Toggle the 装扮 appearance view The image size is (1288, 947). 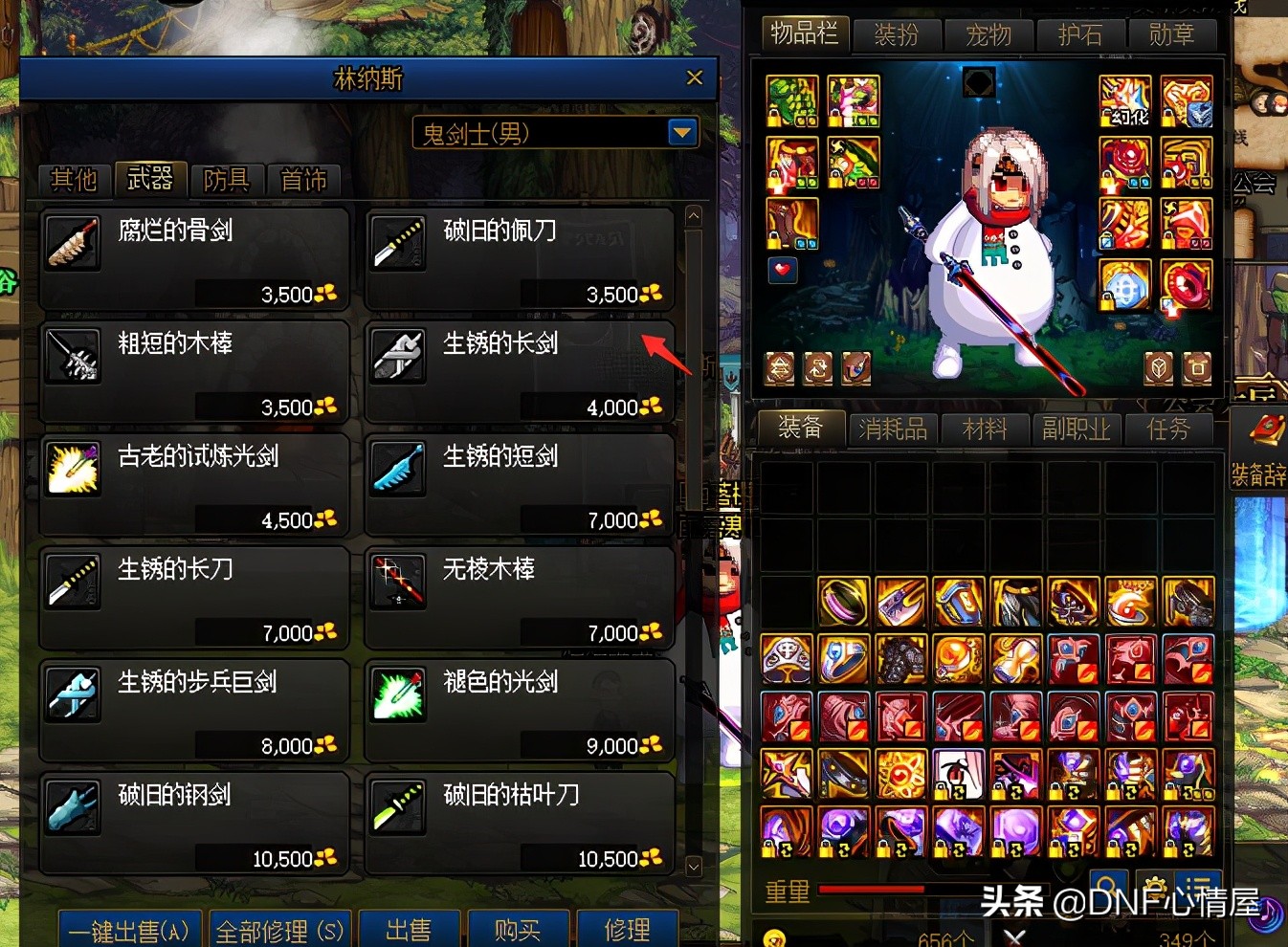897,34
